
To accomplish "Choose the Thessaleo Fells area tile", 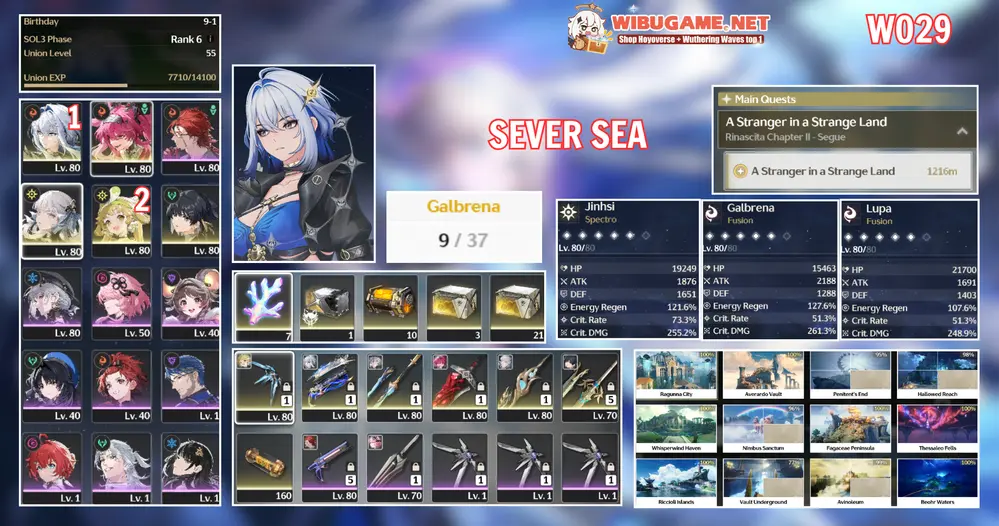I will click(937, 429).
